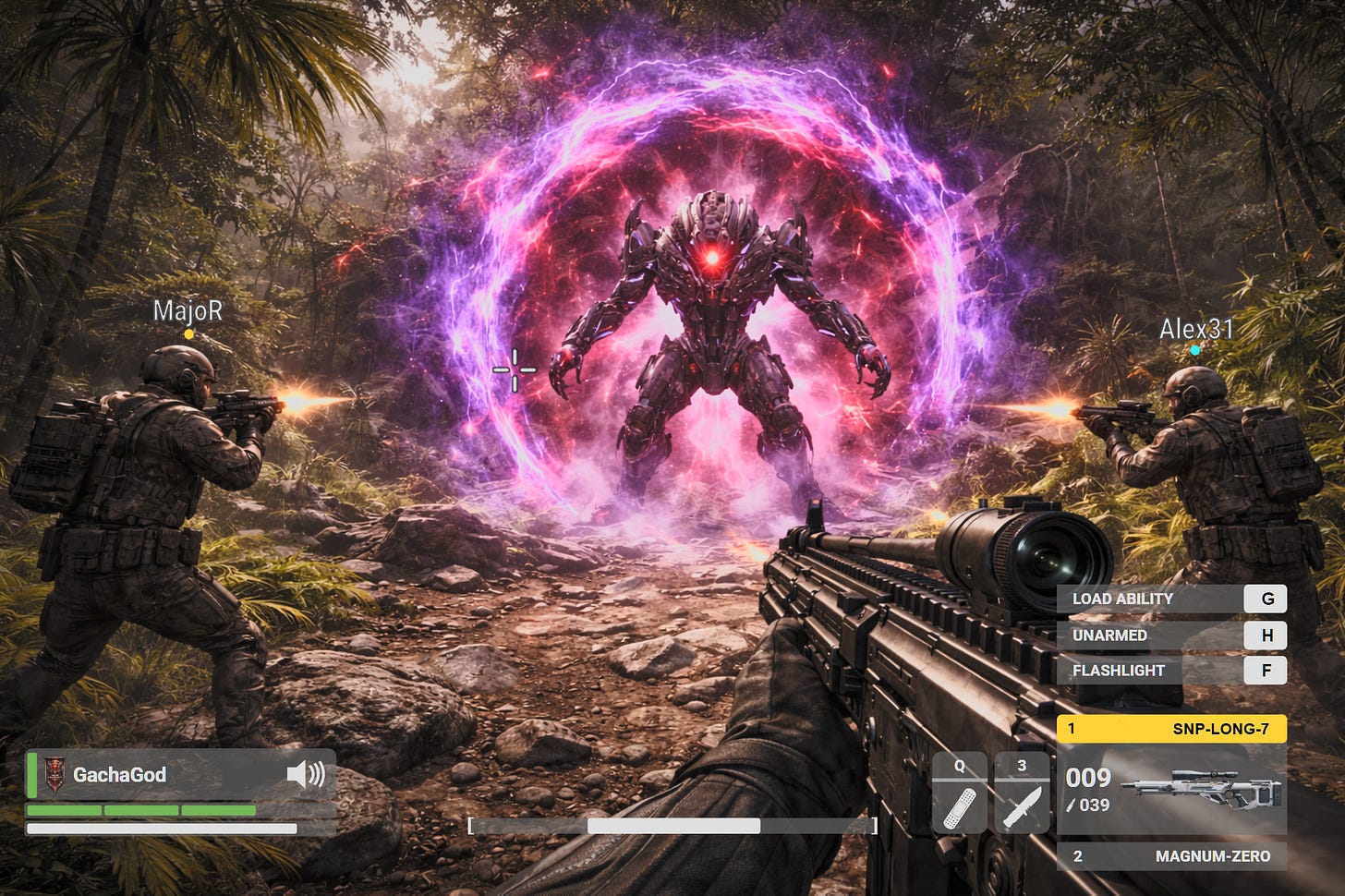Use the bandage item slot

click(x=959, y=794)
